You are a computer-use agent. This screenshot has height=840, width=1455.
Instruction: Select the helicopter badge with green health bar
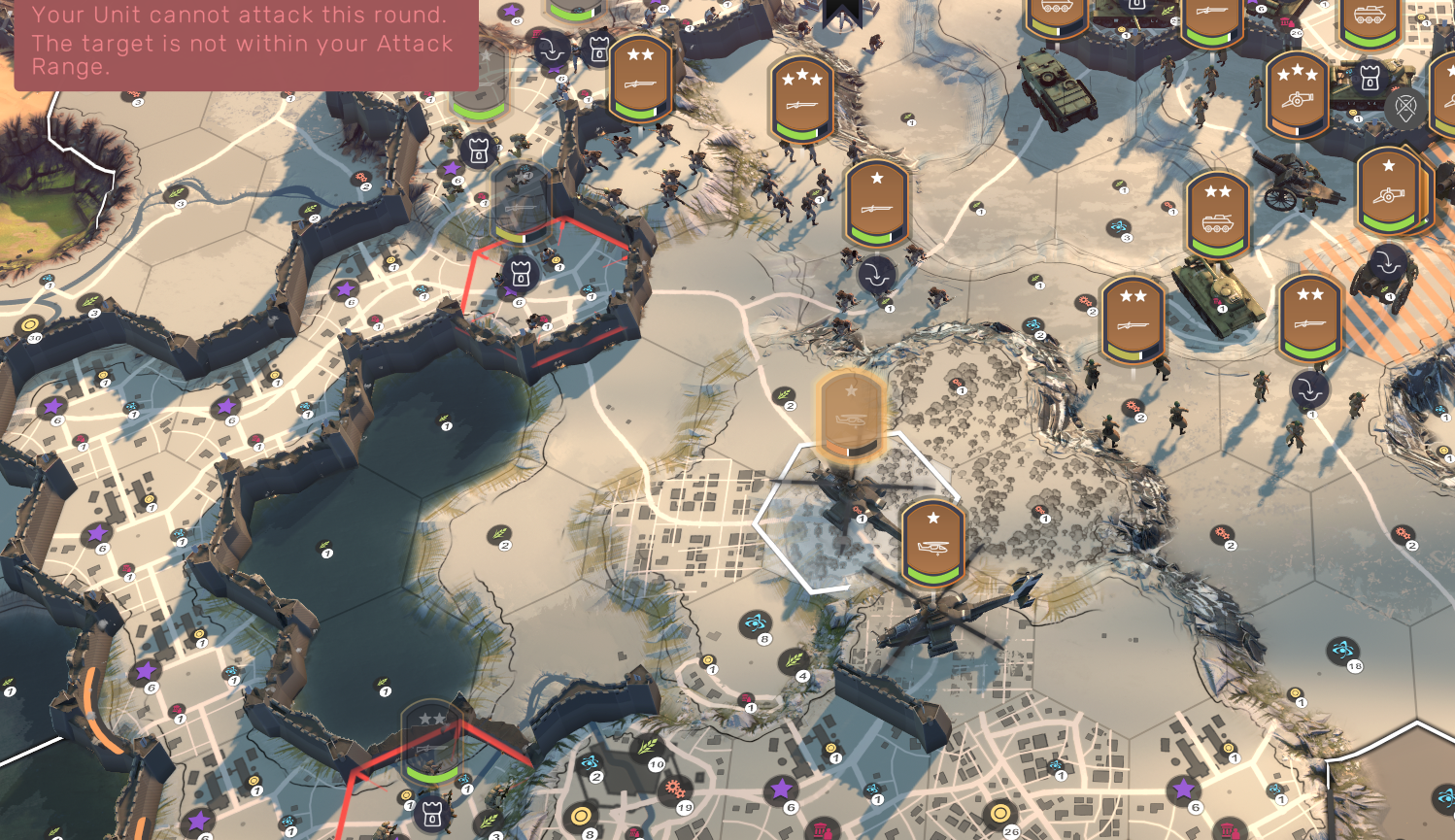(932, 543)
